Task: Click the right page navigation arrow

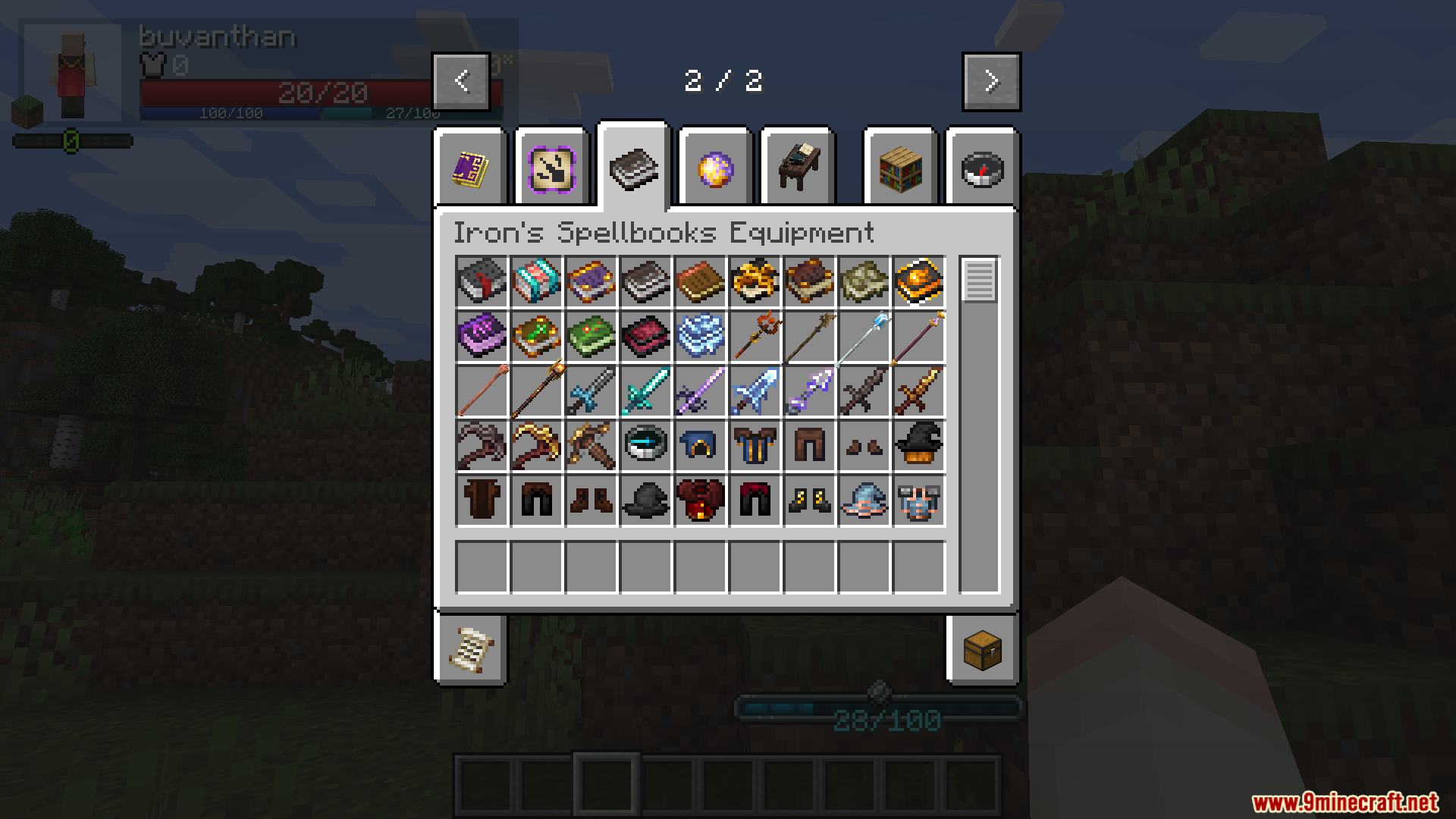Action: click(x=990, y=80)
